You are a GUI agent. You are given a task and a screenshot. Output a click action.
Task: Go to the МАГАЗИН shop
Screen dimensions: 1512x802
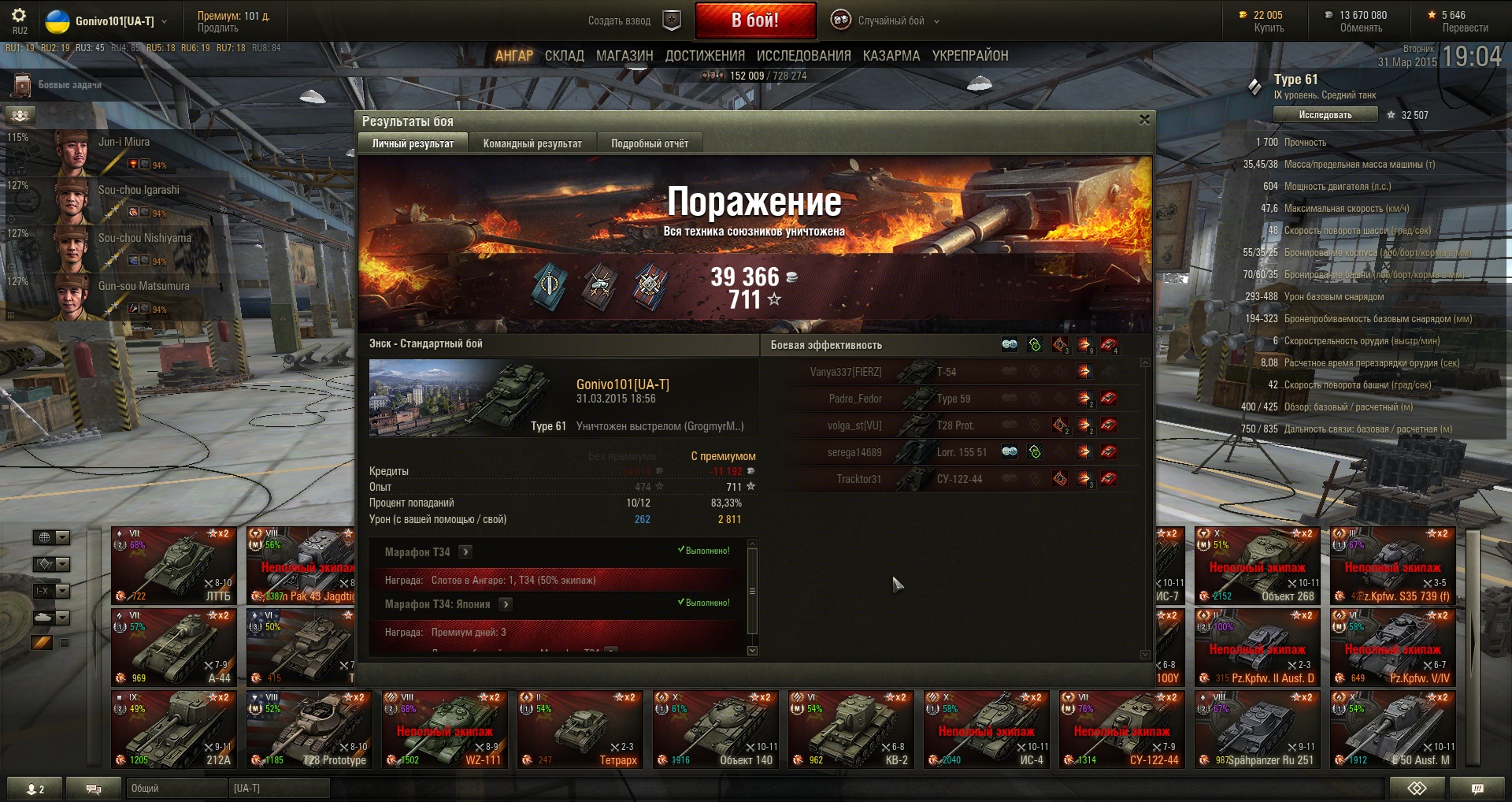(624, 56)
